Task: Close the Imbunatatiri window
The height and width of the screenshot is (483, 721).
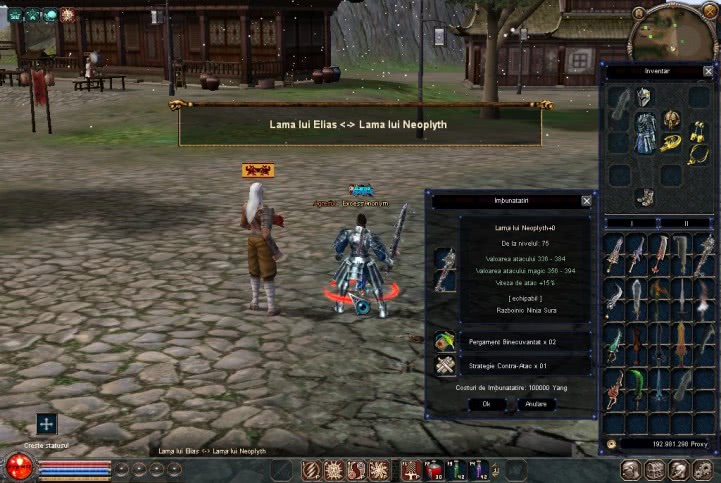Action: (x=586, y=200)
